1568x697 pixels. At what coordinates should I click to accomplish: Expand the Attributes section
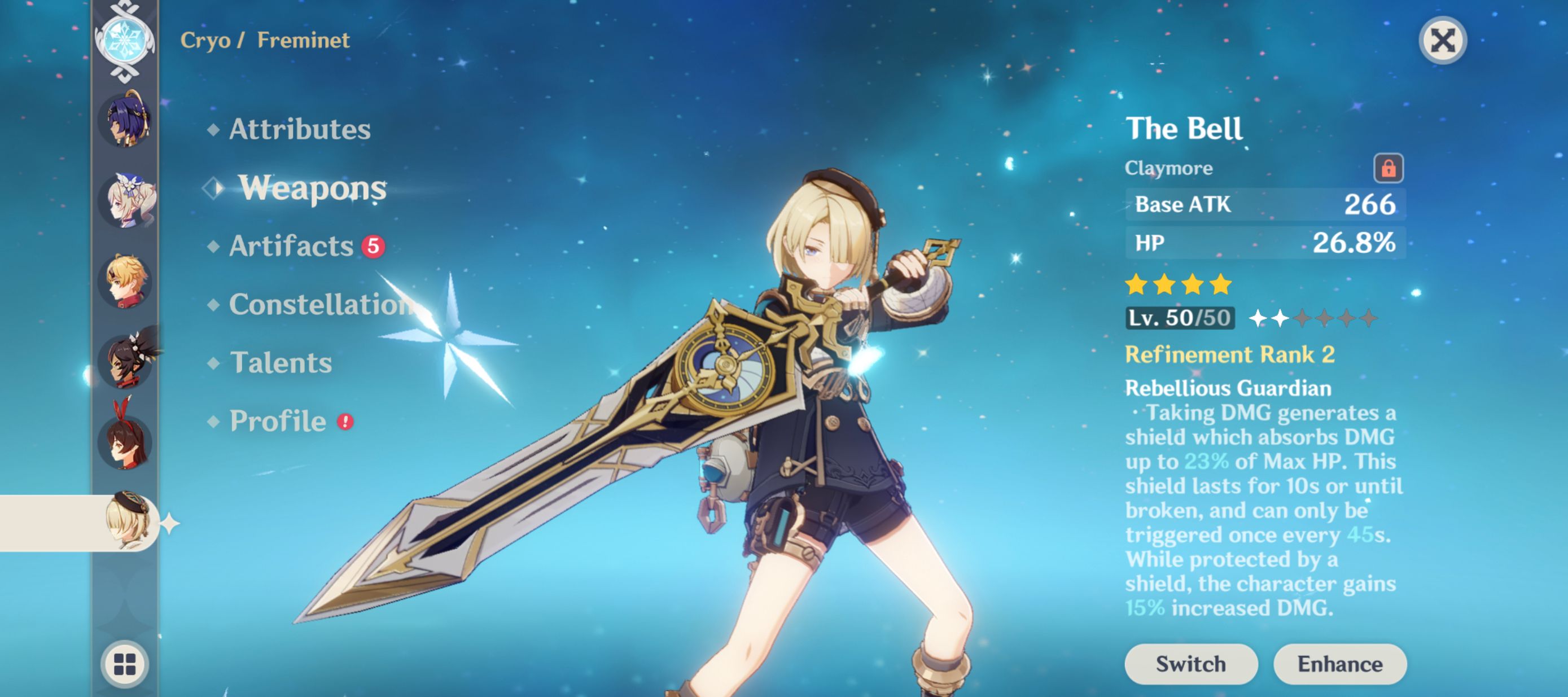point(299,129)
